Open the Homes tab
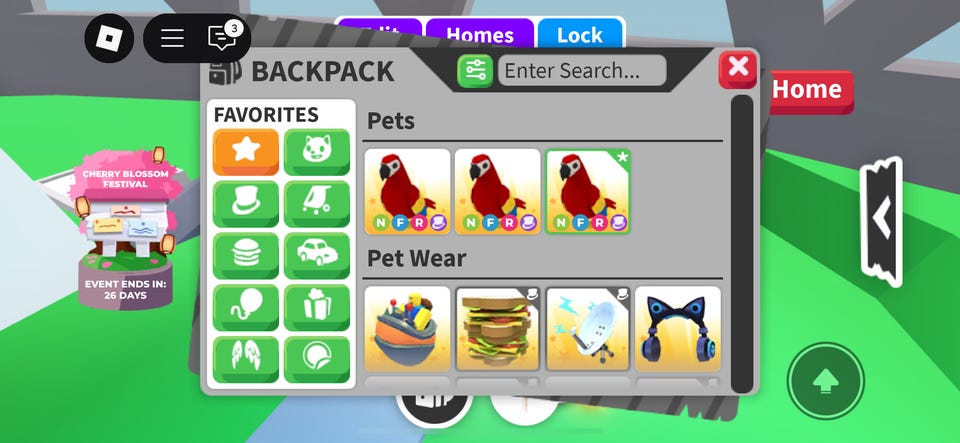960x443 pixels. tap(479, 35)
